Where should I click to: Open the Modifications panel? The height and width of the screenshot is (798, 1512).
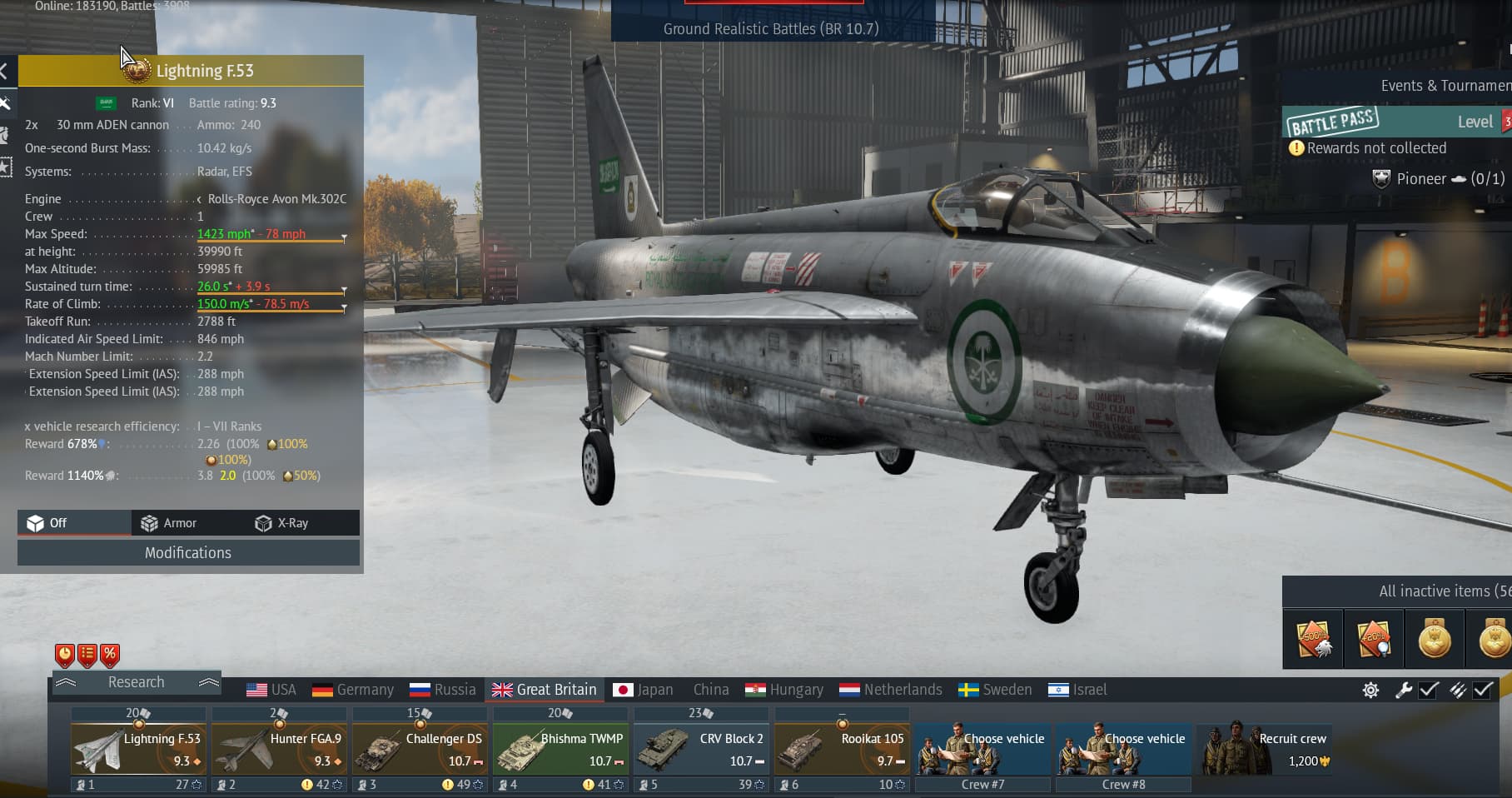point(188,553)
